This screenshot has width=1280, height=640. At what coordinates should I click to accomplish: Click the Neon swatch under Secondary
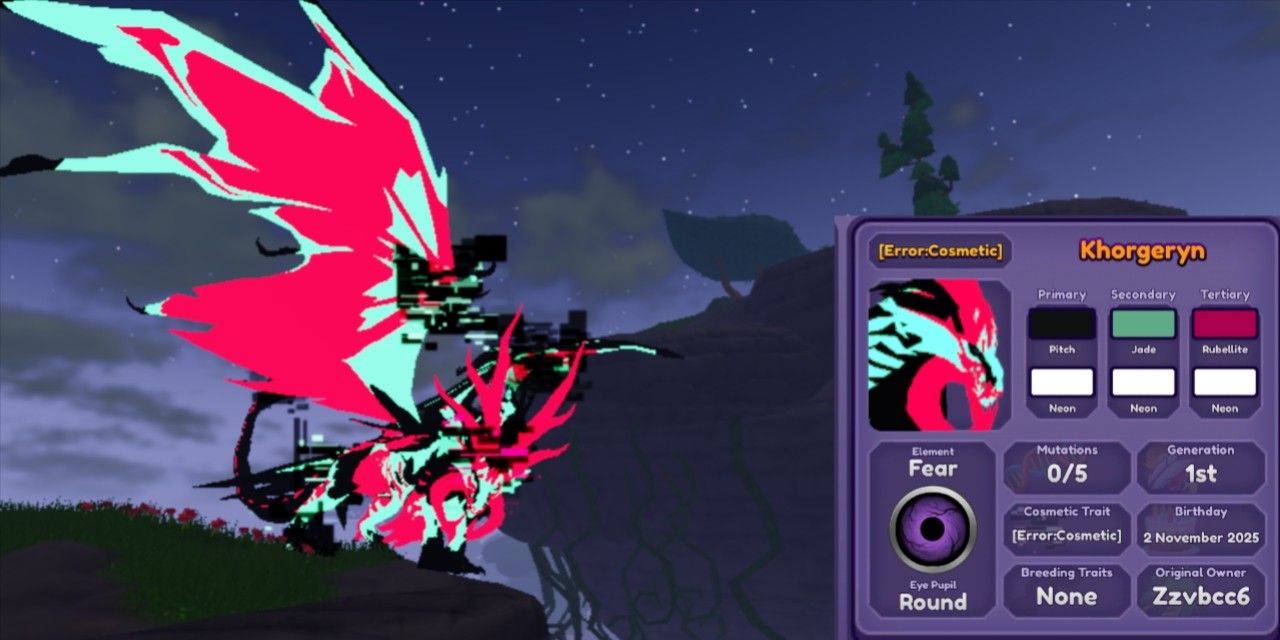click(1143, 382)
